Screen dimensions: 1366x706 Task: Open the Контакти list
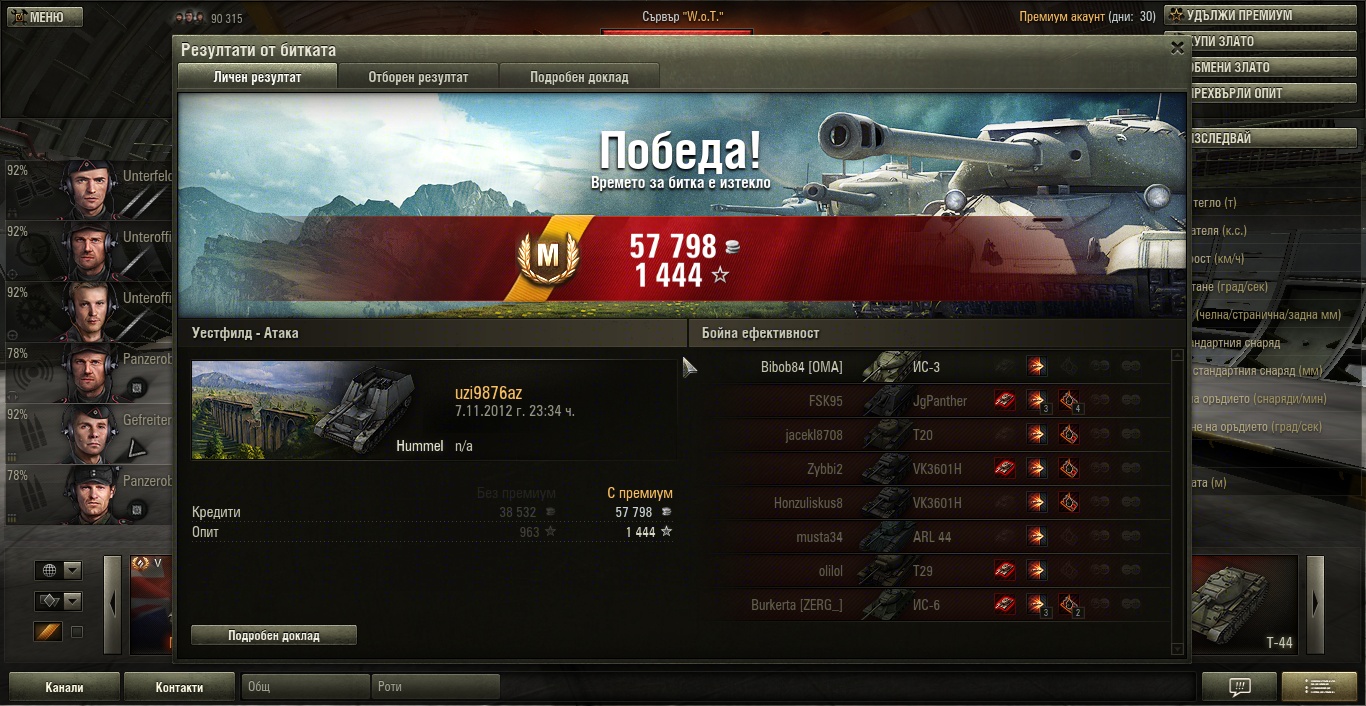179,687
